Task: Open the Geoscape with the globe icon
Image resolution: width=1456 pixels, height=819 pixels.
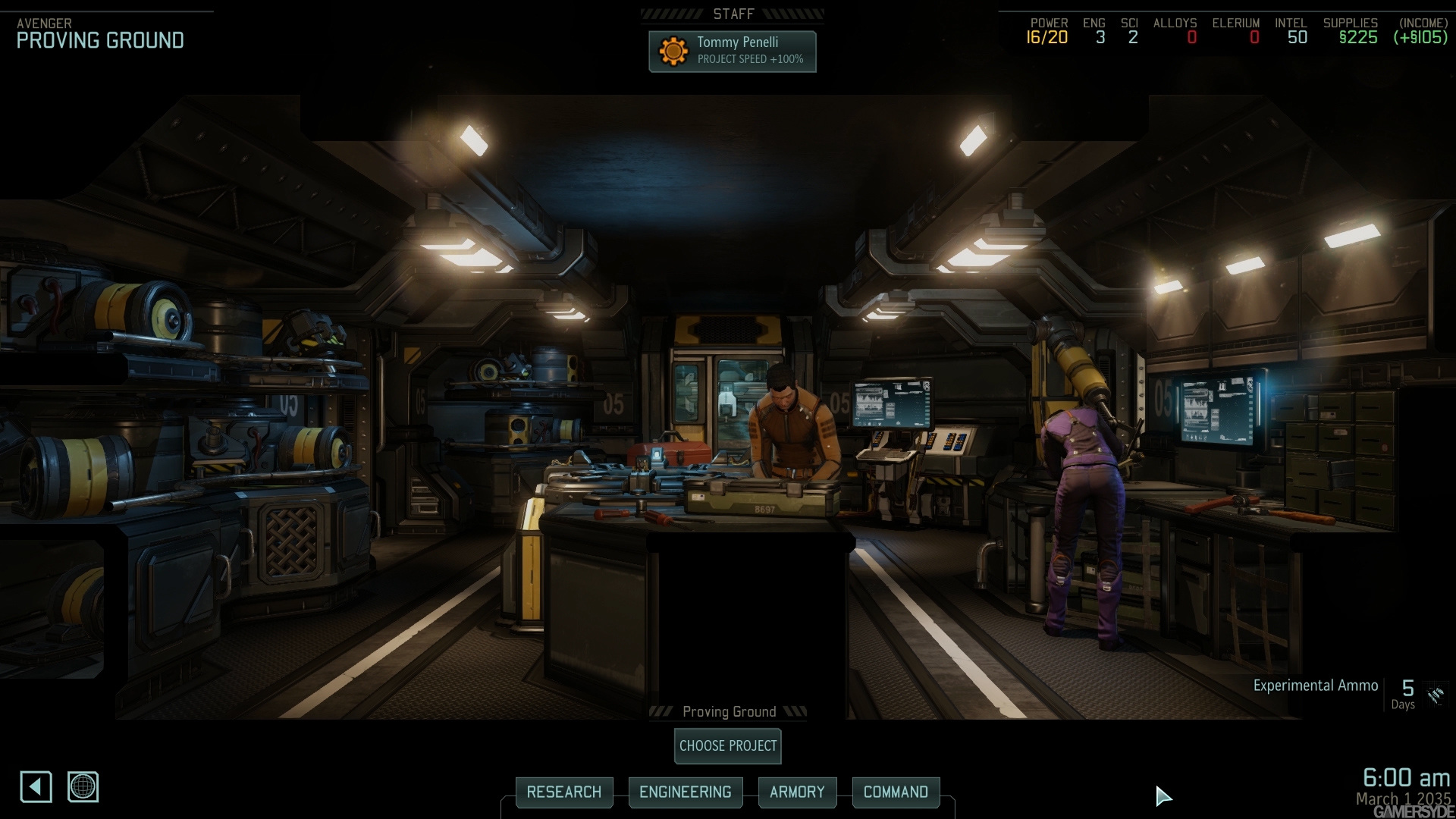Action: pos(83,787)
